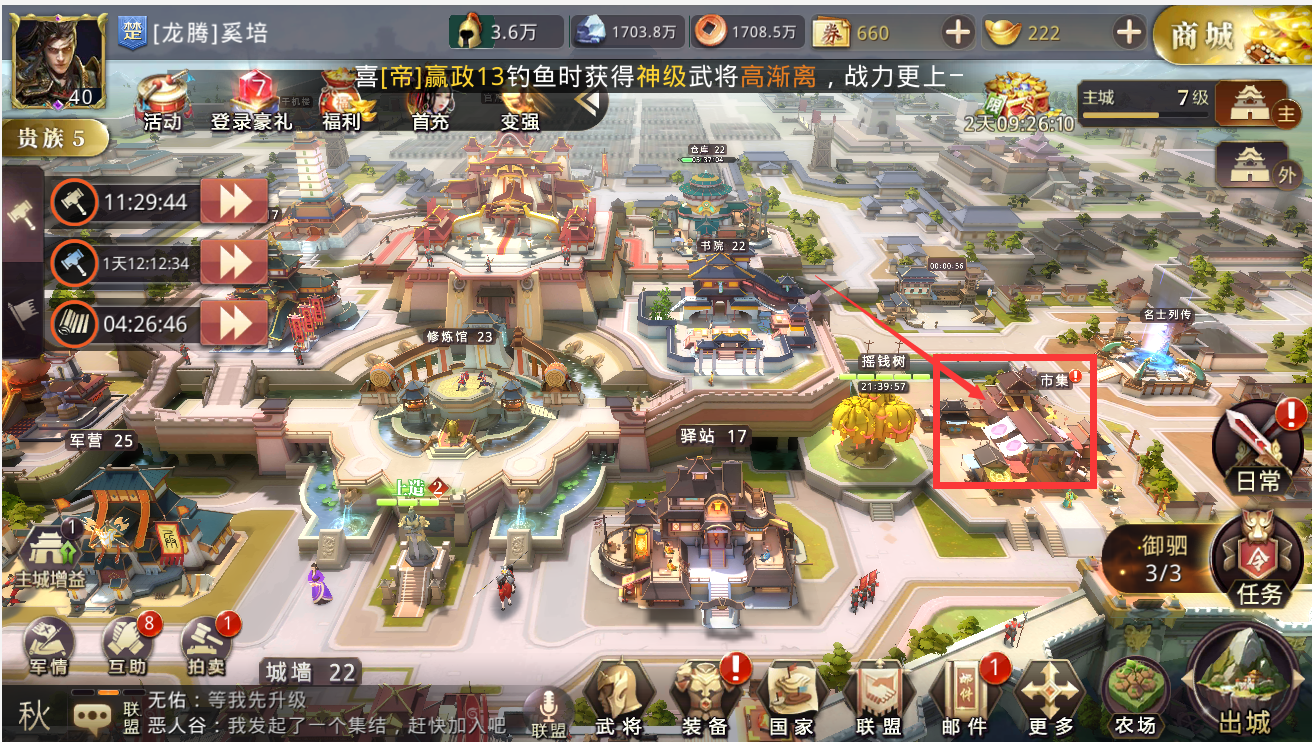Open the player avatar profile
Viewport: 1312px width, 742px height.
point(58,60)
